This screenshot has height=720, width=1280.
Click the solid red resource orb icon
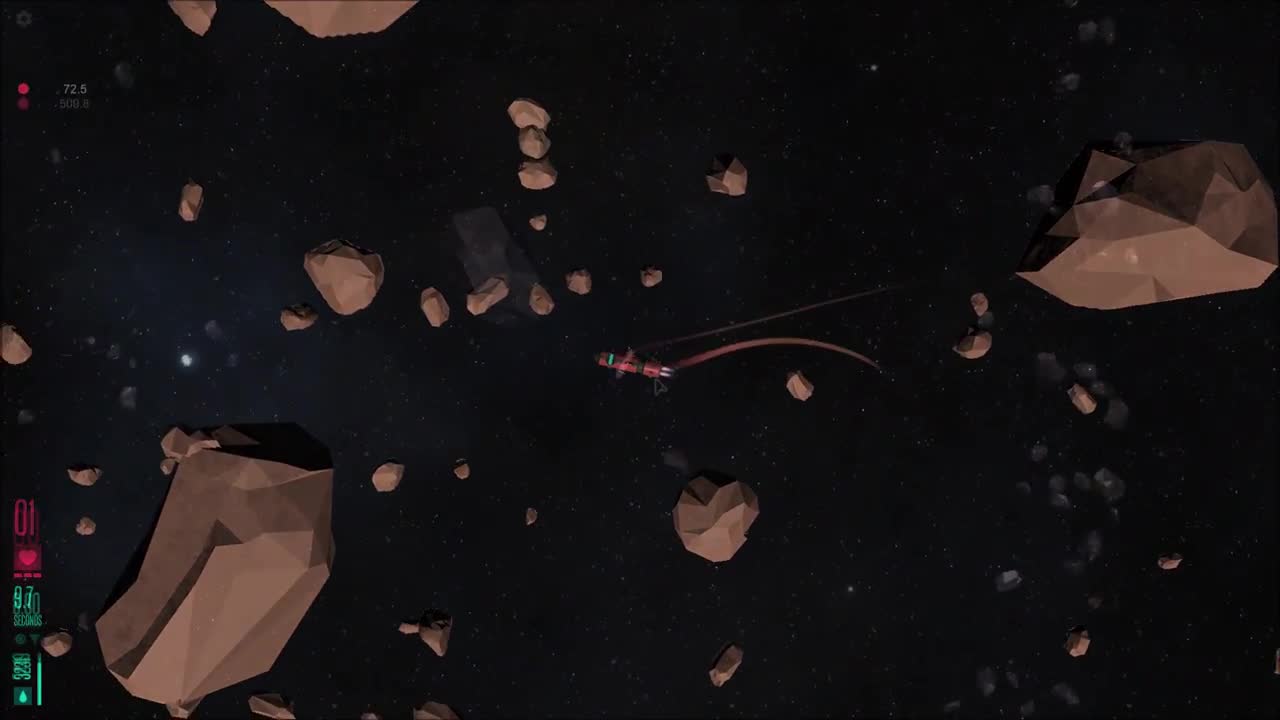point(22,88)
